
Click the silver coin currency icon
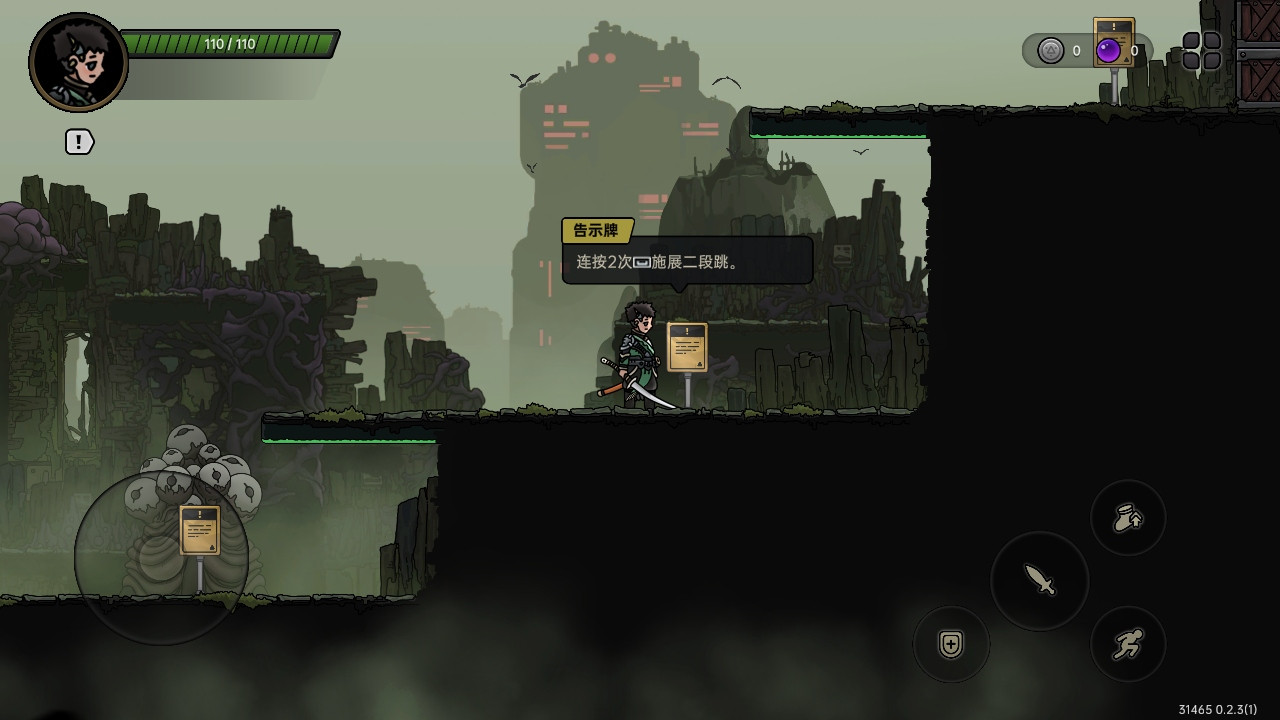coord(1050,51)
